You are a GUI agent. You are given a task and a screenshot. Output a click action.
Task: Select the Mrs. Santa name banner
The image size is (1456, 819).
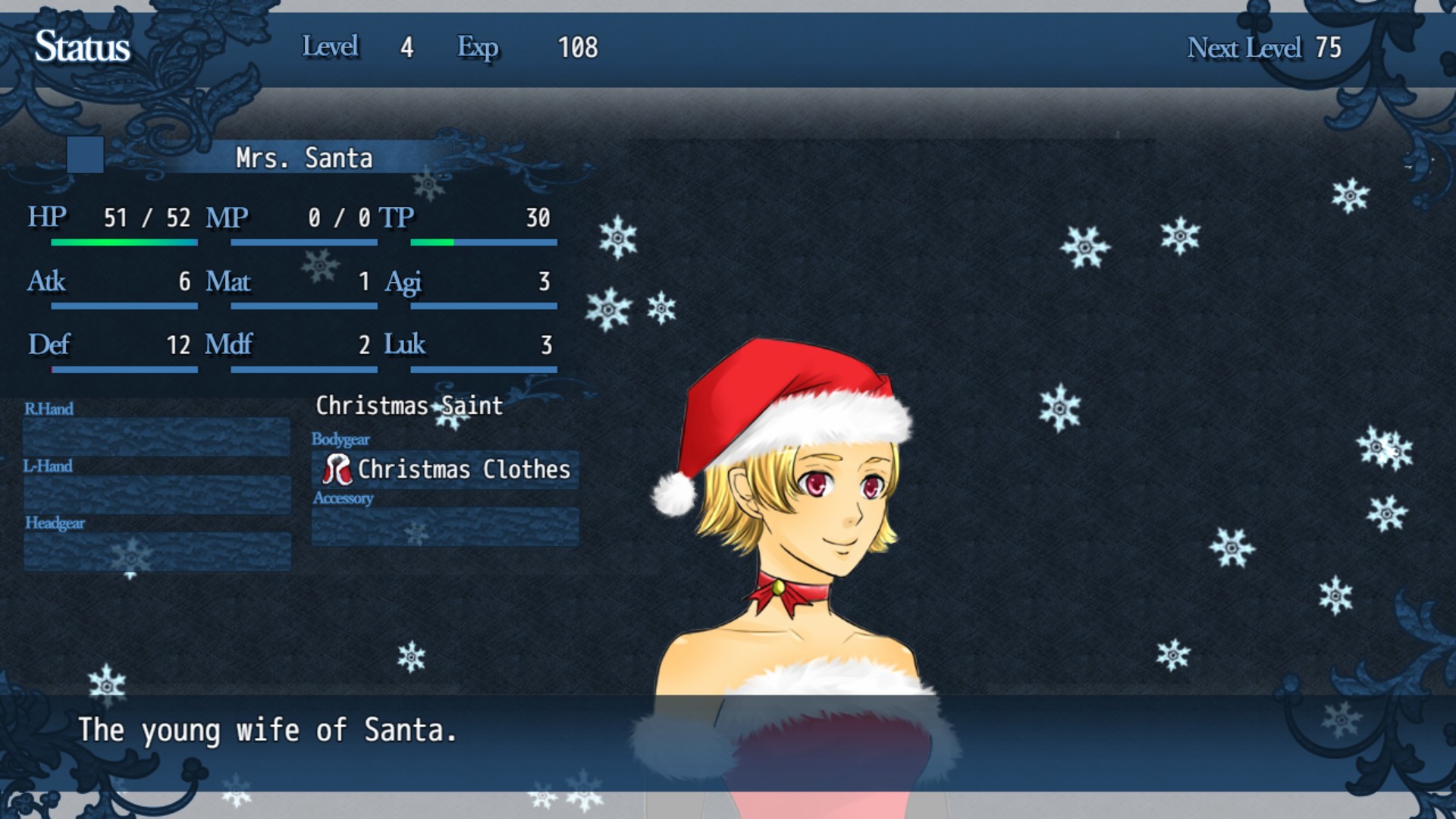click(303, 158)
